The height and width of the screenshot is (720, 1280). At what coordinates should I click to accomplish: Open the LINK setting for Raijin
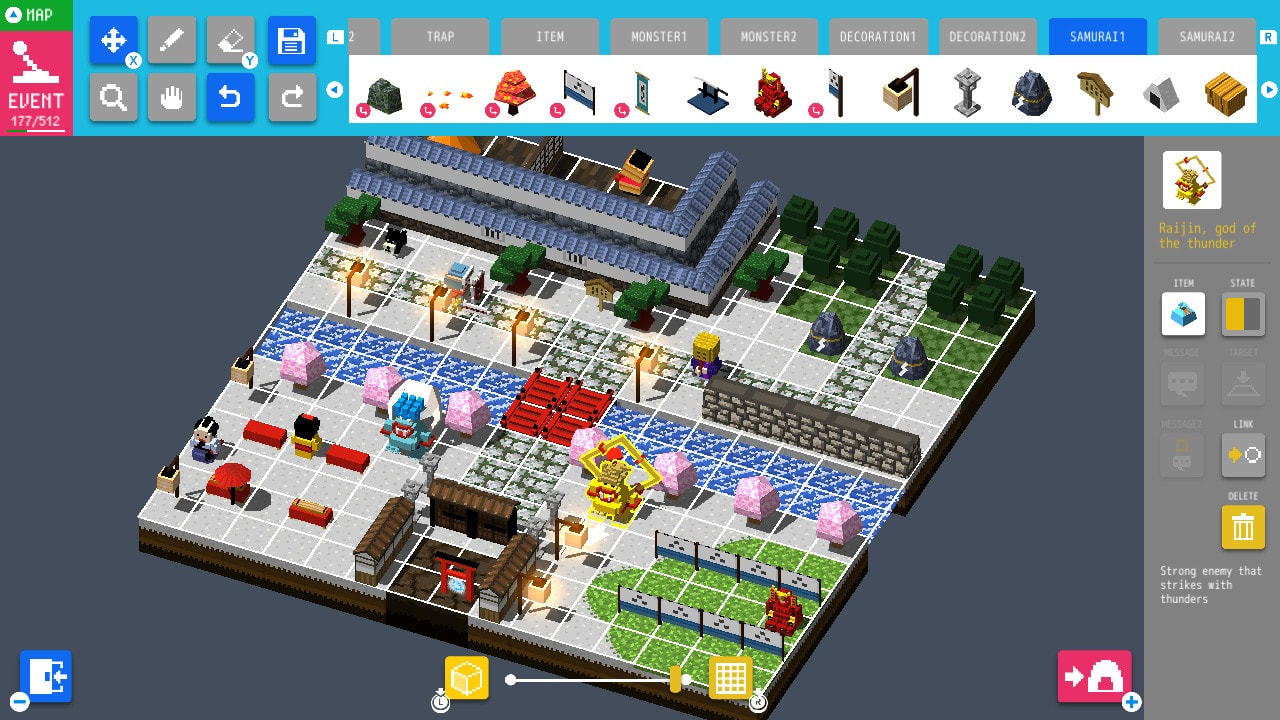[x=1243, y=455]
